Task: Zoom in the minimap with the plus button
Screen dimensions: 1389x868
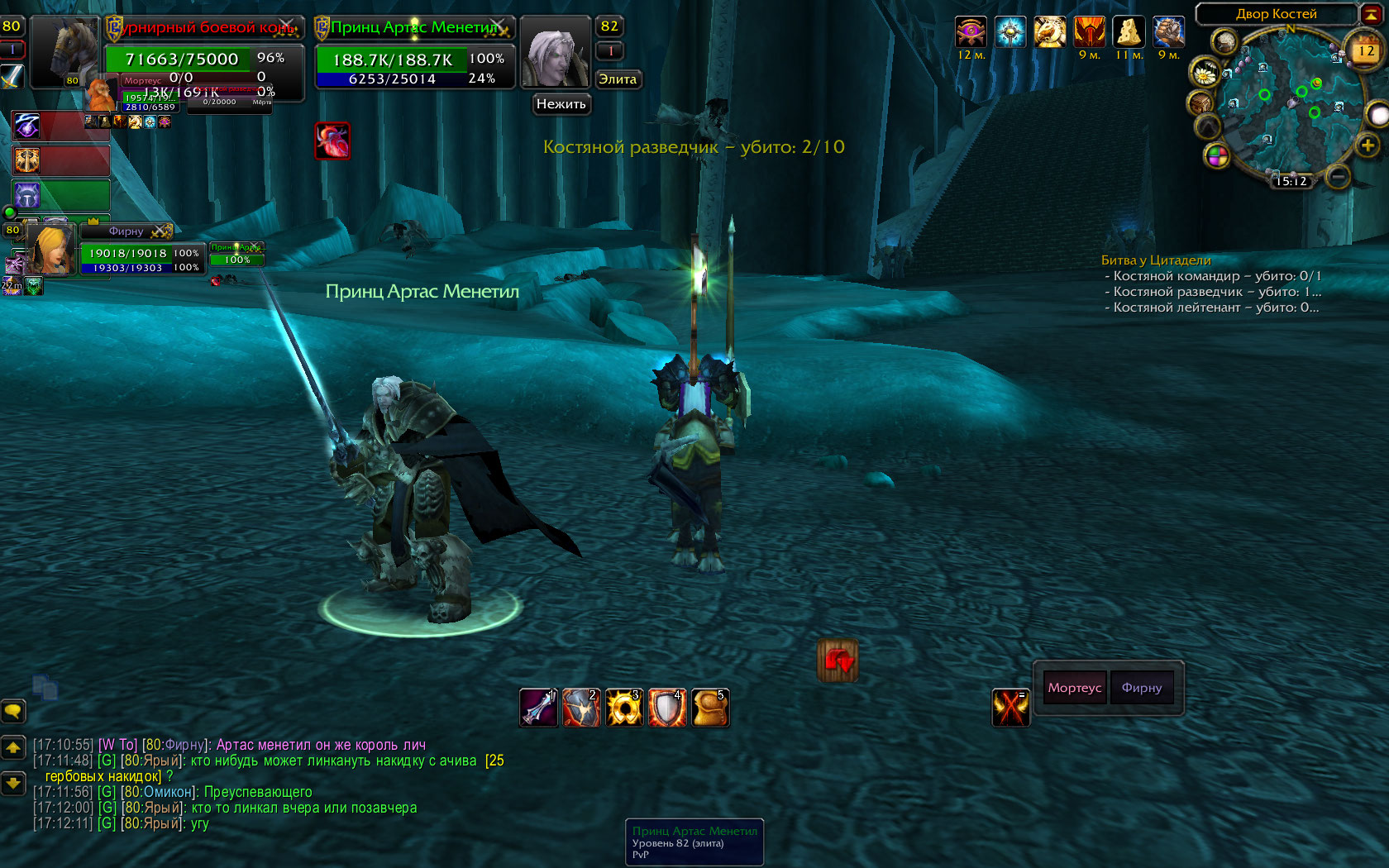Action: click(1368, 145)
